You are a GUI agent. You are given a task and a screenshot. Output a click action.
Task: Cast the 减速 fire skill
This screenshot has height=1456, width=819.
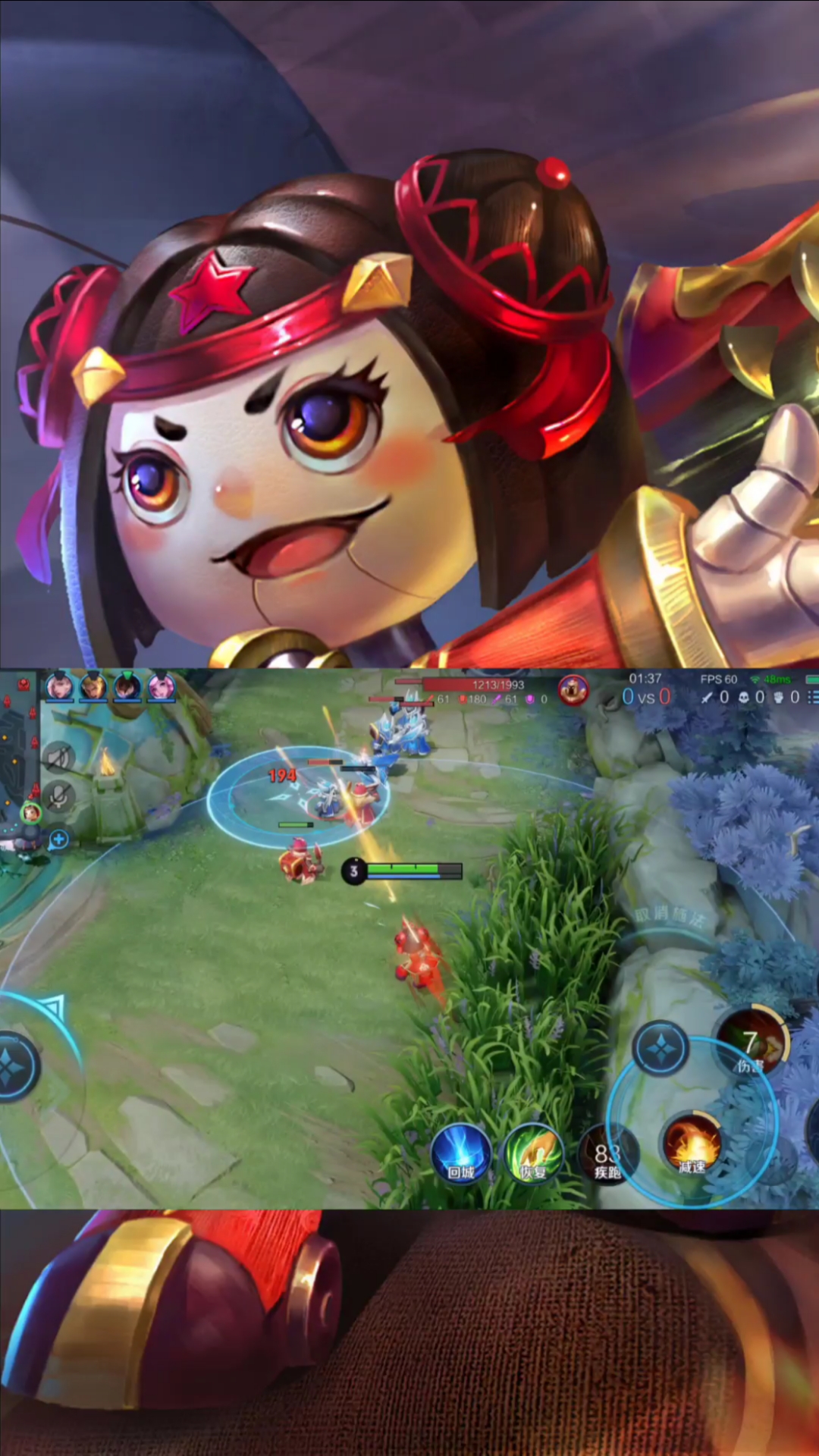coord(692,1144)
